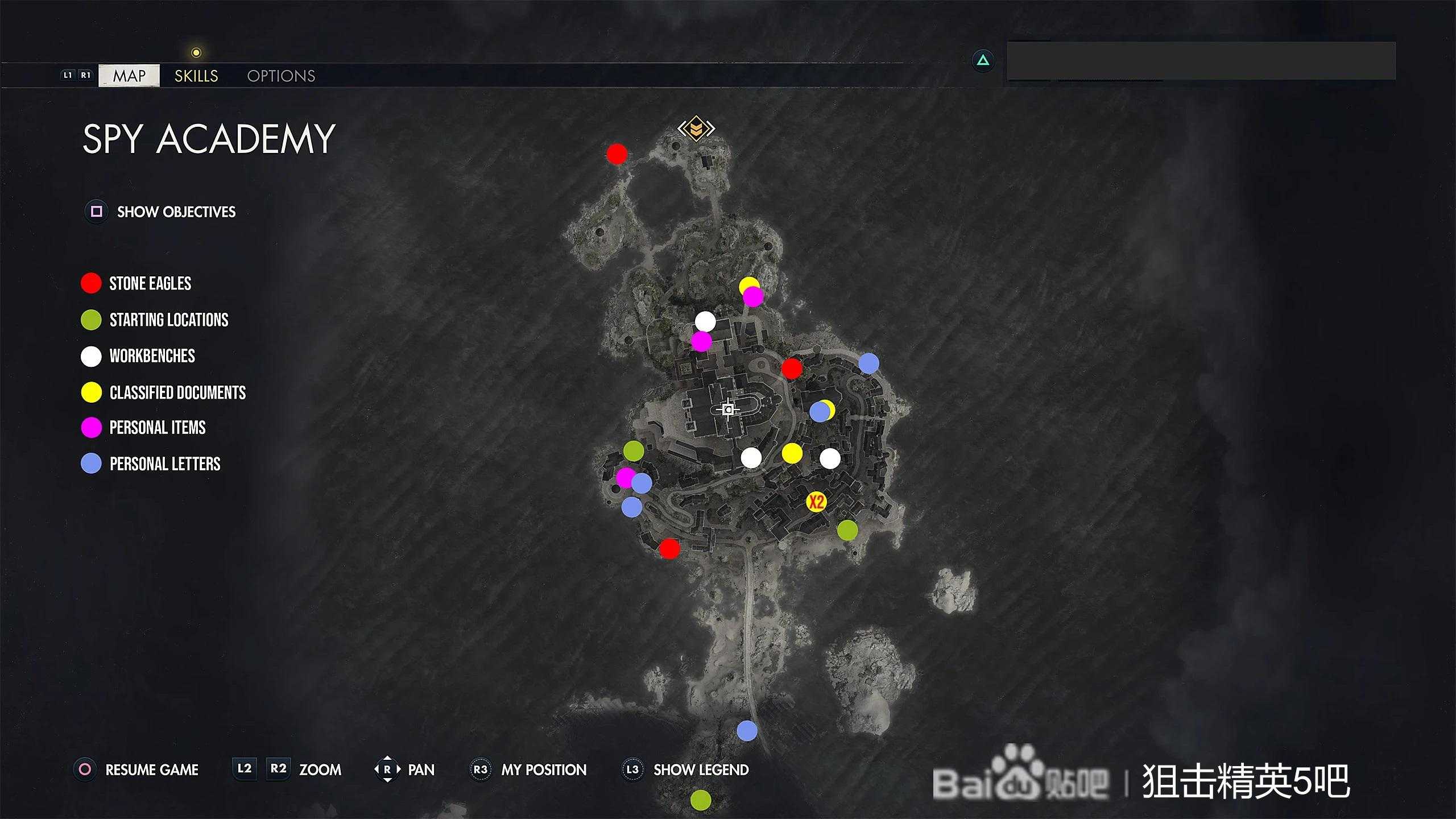Open the Options tab
Image resolution: width=1456 pixels, height=819 pixels.
[281, 76]
